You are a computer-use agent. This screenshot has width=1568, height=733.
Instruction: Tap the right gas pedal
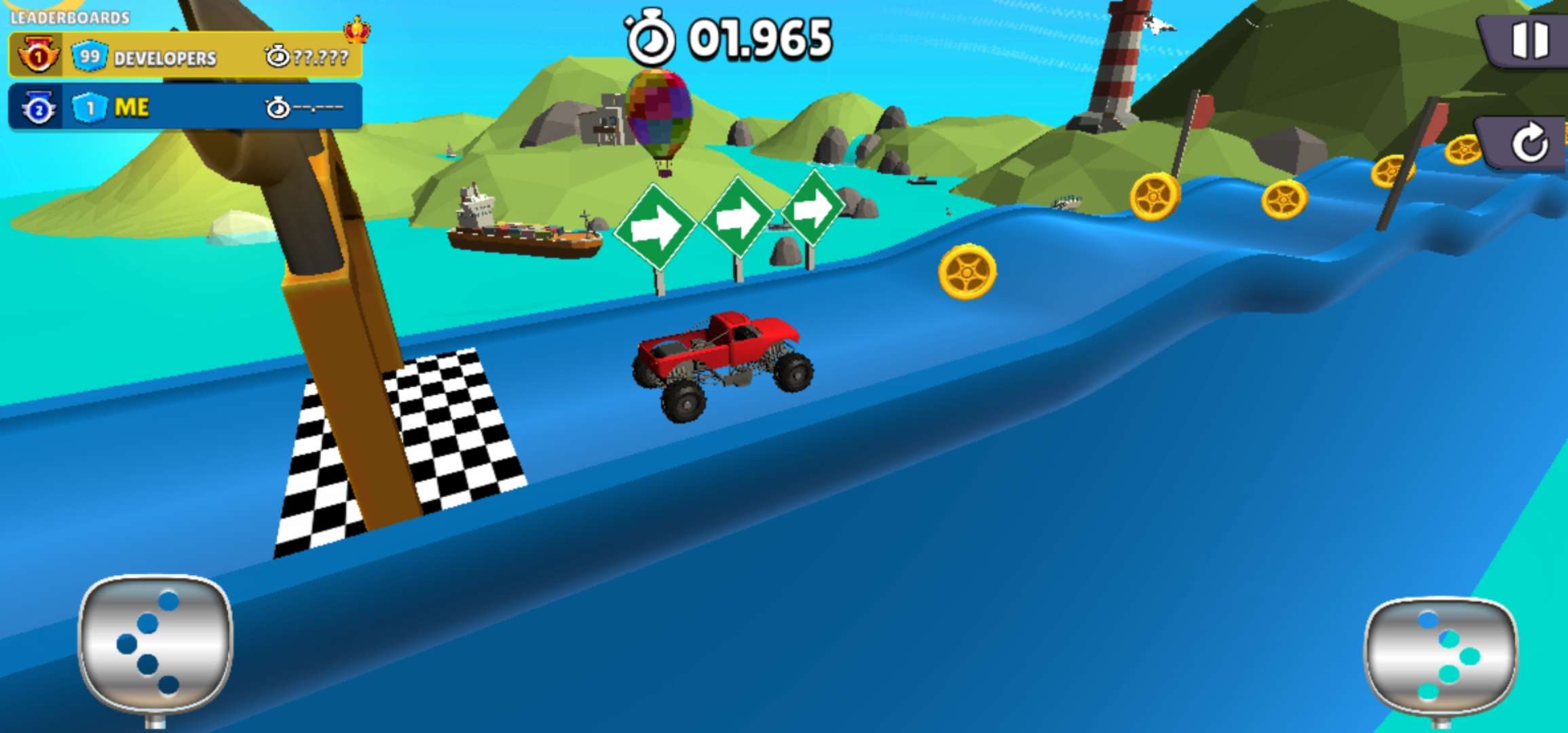click(x=1440, y=655)
